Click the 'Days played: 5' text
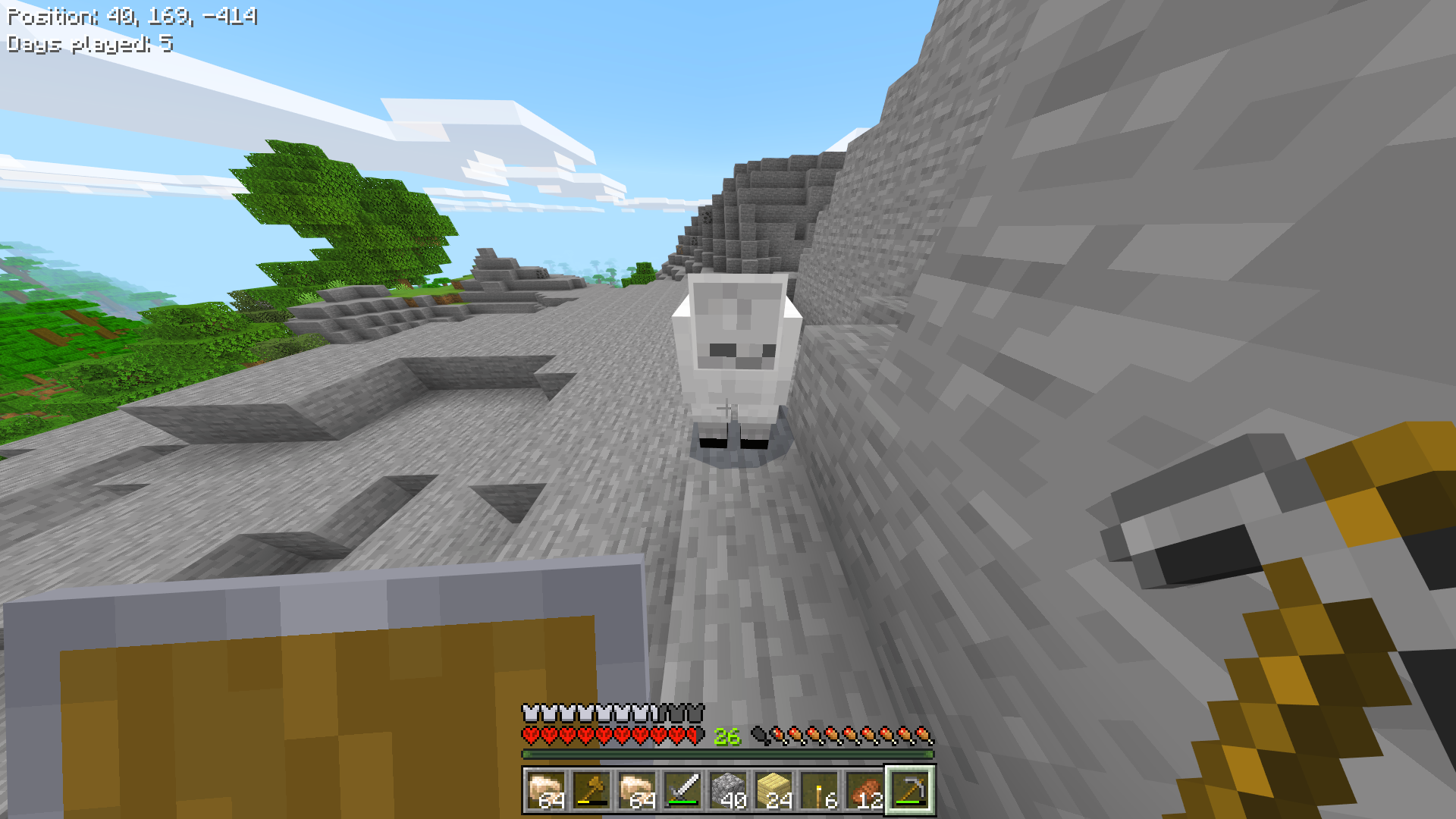 87,44
